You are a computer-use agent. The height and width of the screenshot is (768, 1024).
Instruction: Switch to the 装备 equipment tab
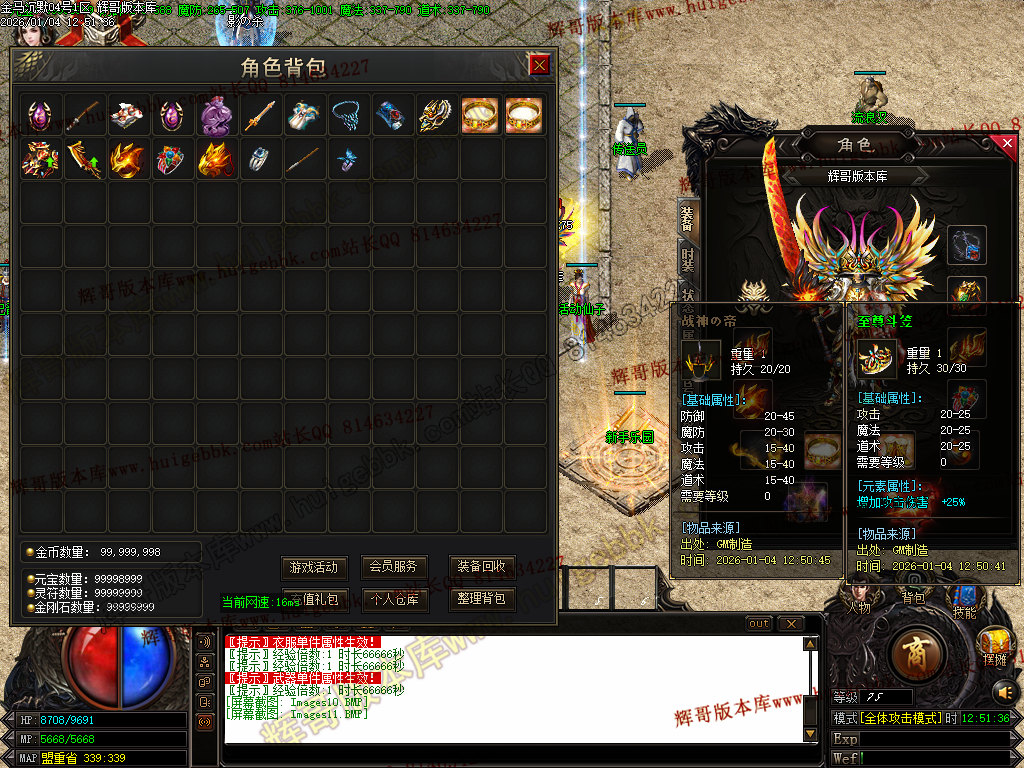click(687, 217)
